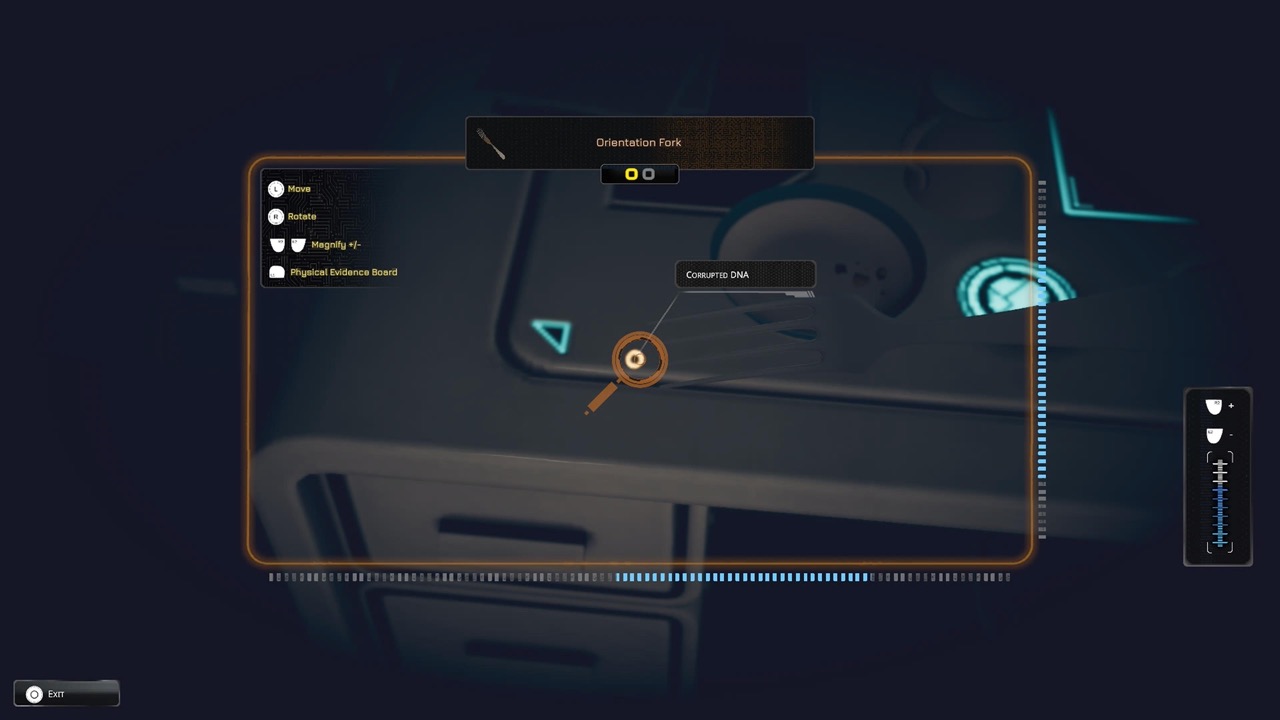Image resolution: width=1280 pixels, height=720 pixels.
Task: Select the active yellow evidence dot
Action: 631,173
